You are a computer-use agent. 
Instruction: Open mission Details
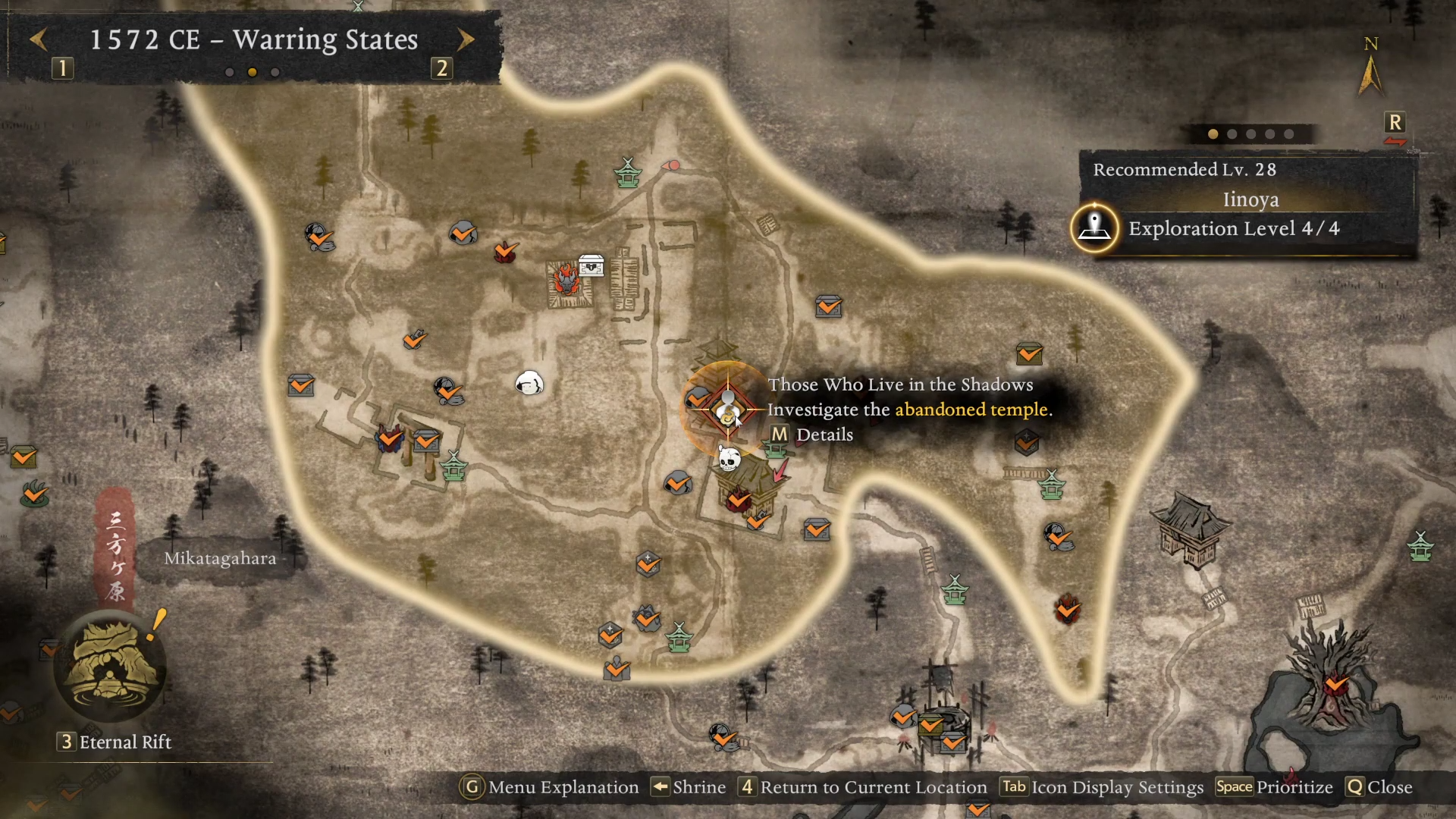click(811, 435)
